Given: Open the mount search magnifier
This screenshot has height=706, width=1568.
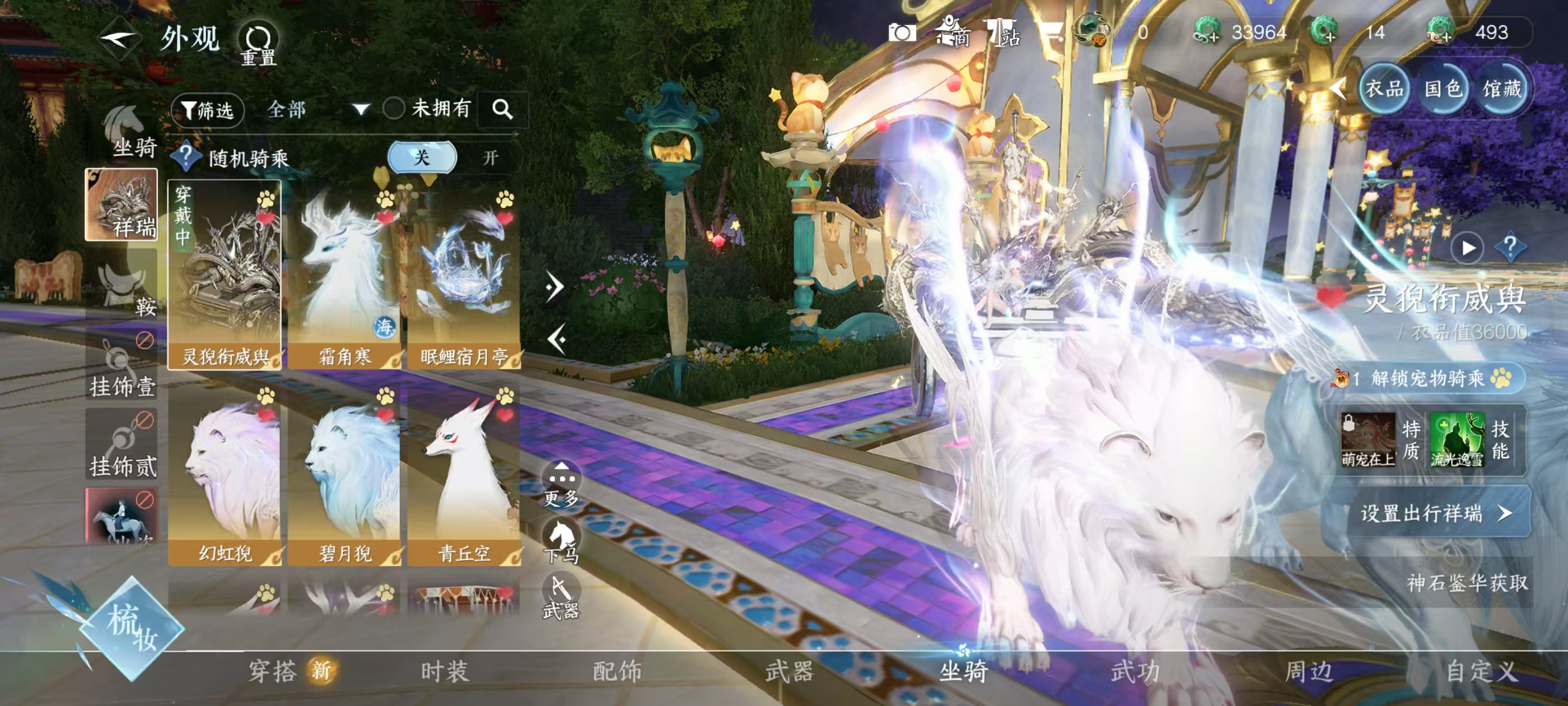Looking at the screenshot, I should point(502,109).
